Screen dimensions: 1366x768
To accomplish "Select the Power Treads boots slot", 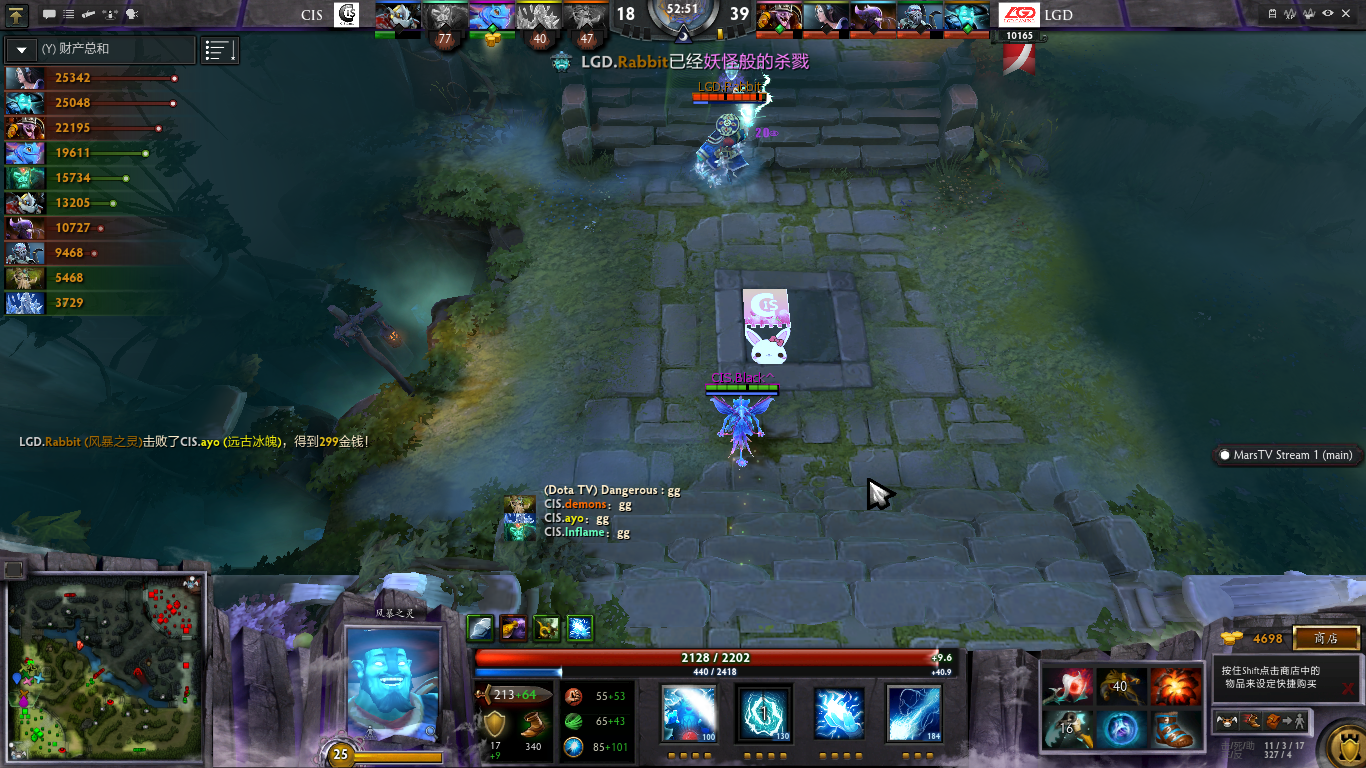I will (1175, 729).
